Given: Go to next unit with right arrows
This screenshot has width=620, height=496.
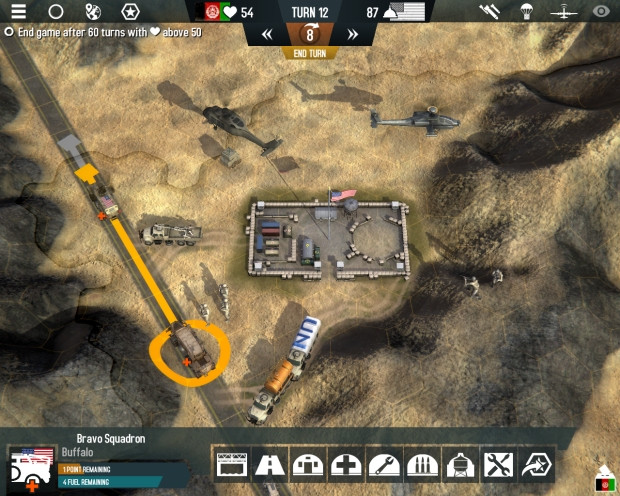Looking at the screenshot, I should 352,34.
